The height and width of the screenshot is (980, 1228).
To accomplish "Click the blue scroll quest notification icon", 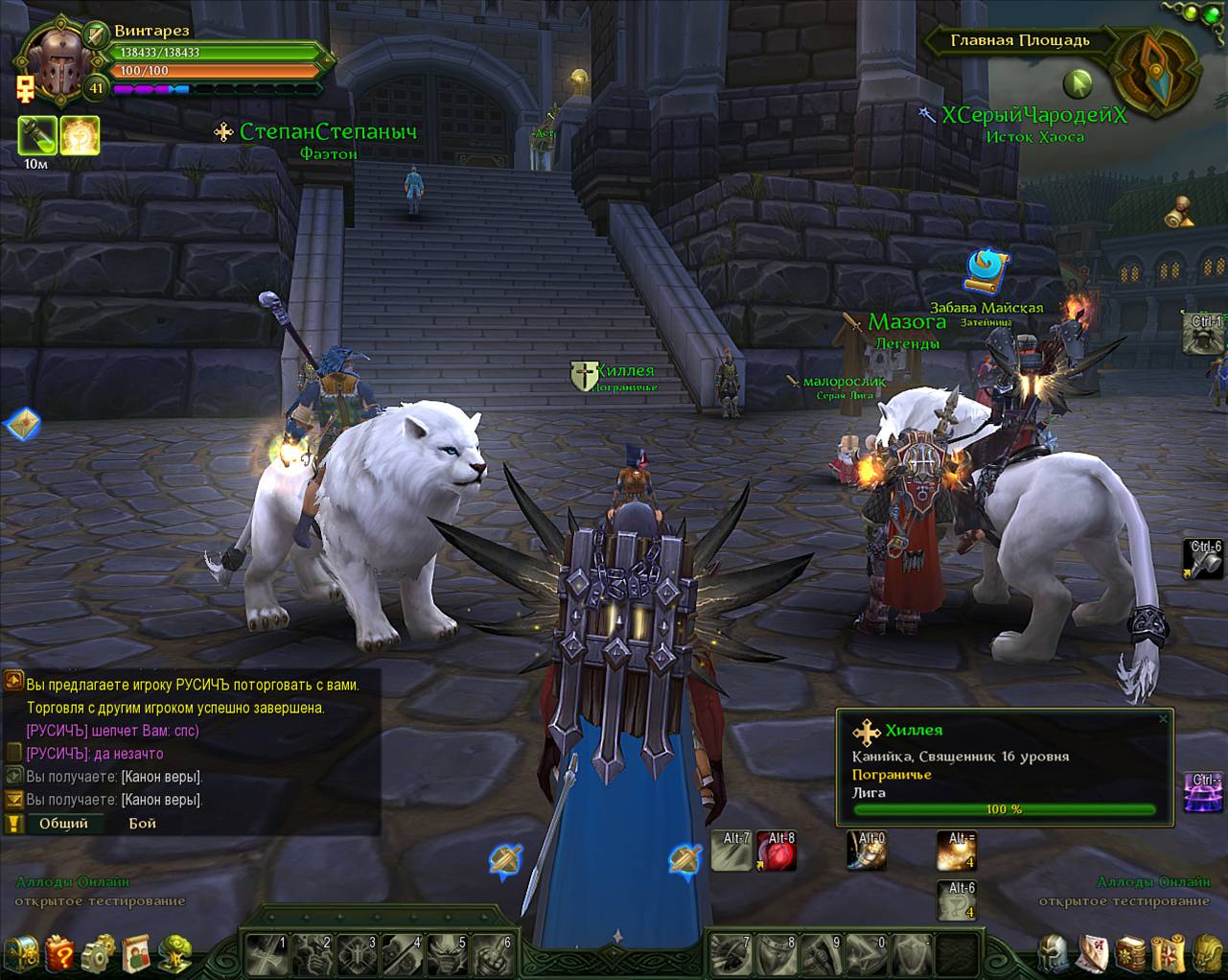I will pos(986,270).
